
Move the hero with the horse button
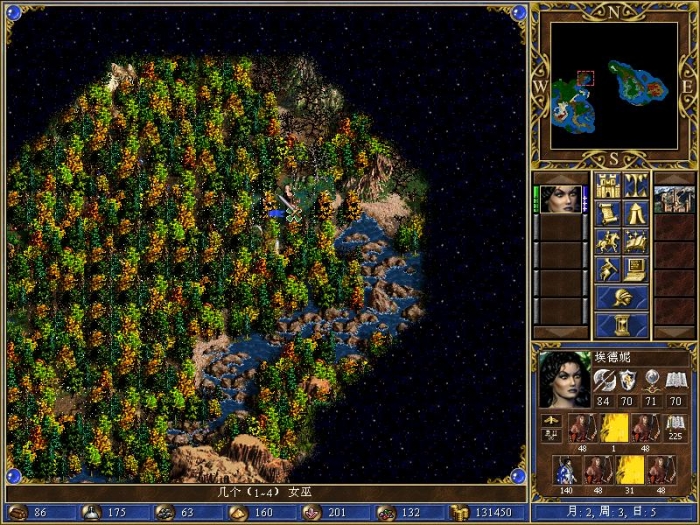point(609,241)
